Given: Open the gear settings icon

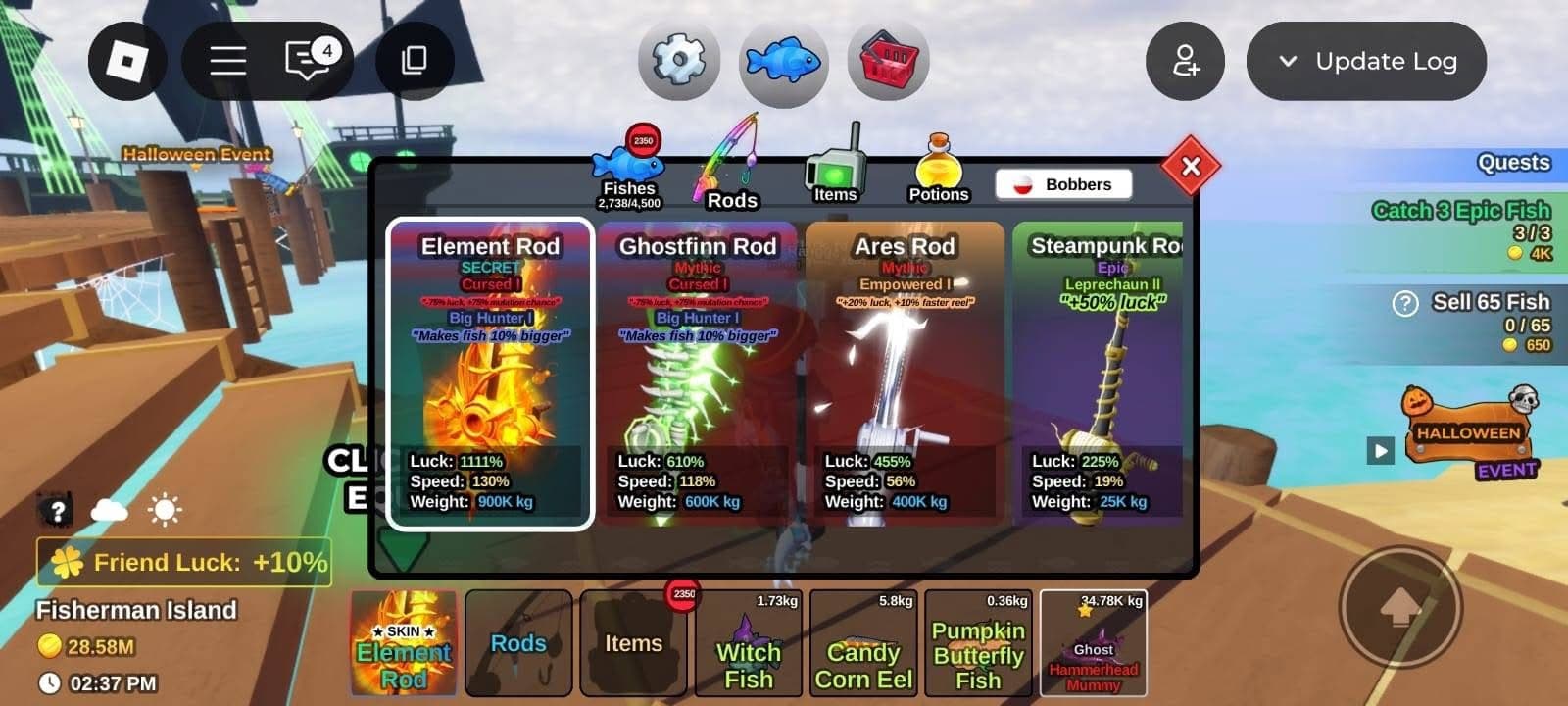Looking at the screenshot, I should [x=678, y=61].
